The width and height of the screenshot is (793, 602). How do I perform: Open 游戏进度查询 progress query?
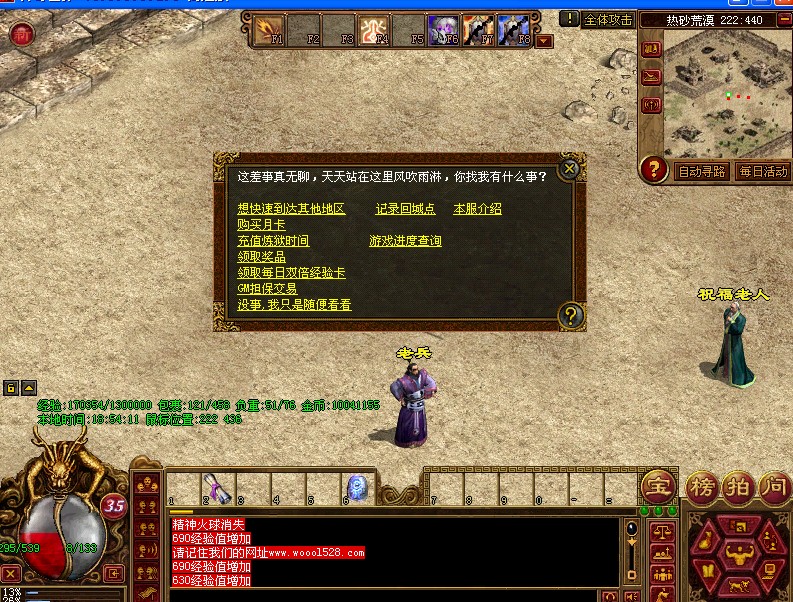coord(405,241)
